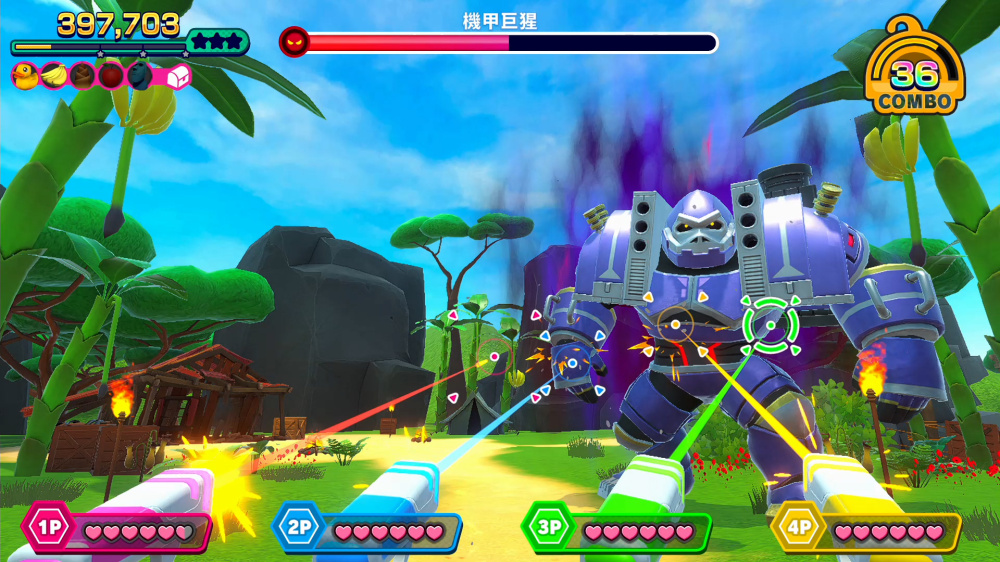Click the banana bunch collectible icon

53,75
